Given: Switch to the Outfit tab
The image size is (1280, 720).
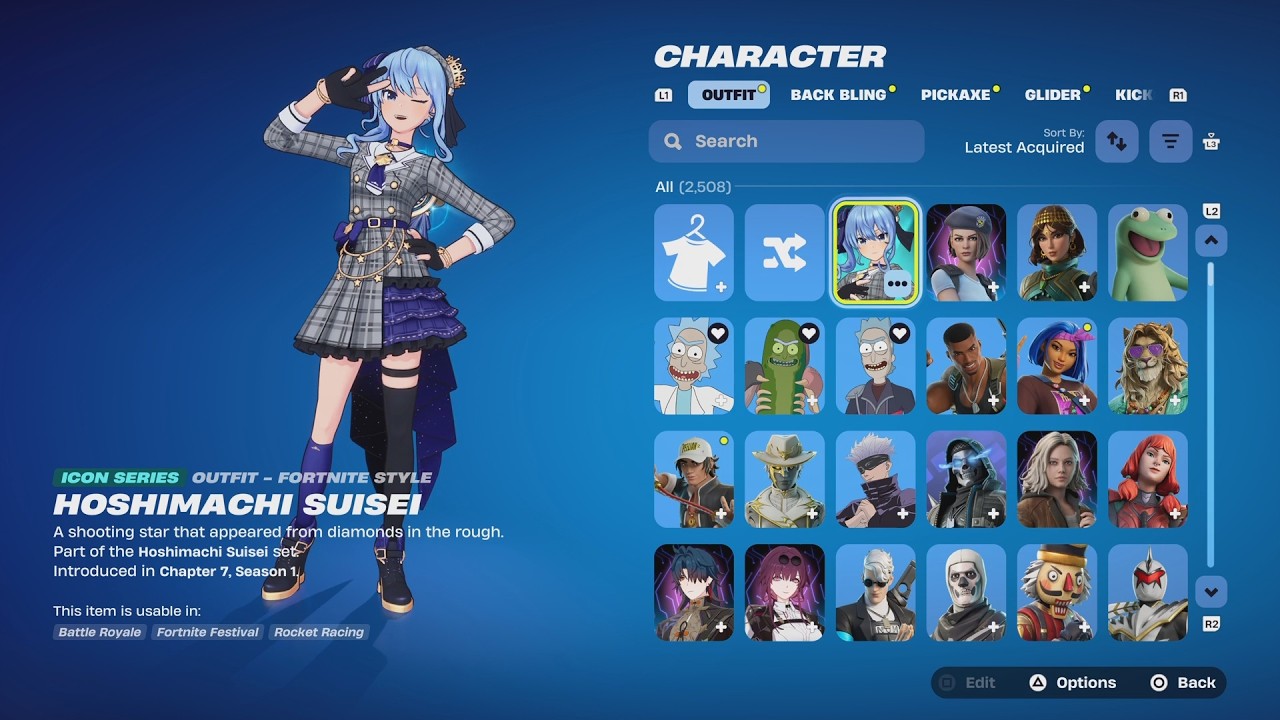Looking at the screenshot, I should click(729, 95).
